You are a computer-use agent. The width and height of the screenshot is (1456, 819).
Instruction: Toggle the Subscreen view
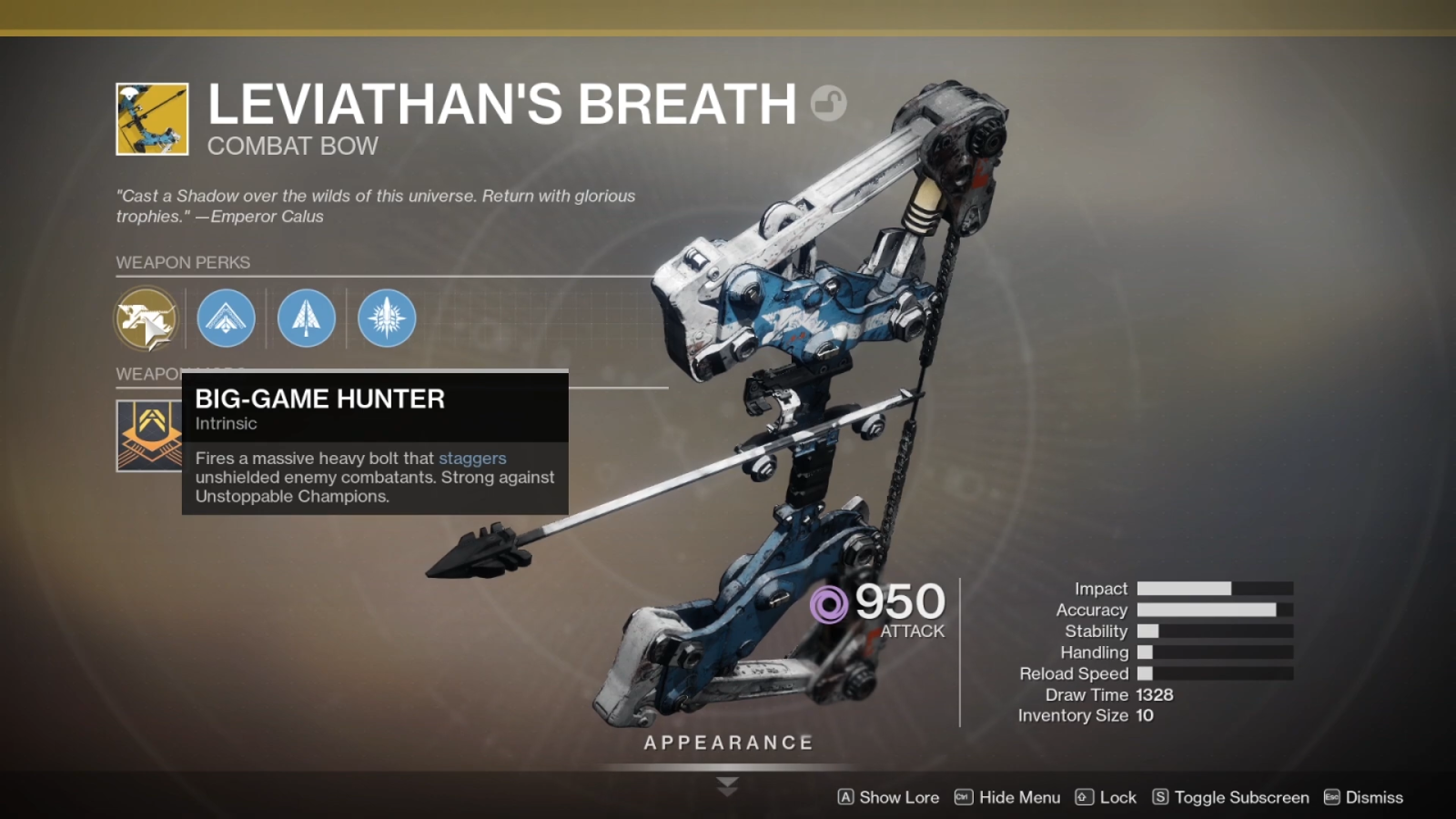coord(1230,797)
